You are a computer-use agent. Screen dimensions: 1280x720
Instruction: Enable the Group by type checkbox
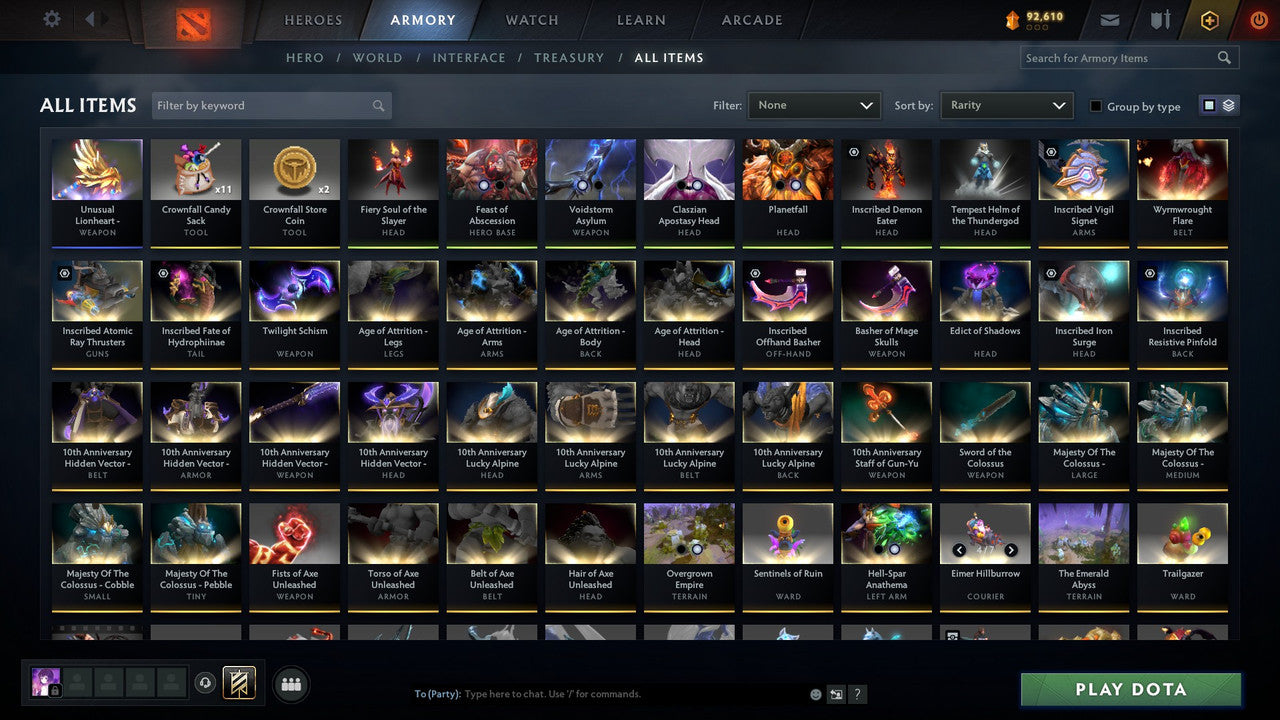click(x=1096, y=106)
